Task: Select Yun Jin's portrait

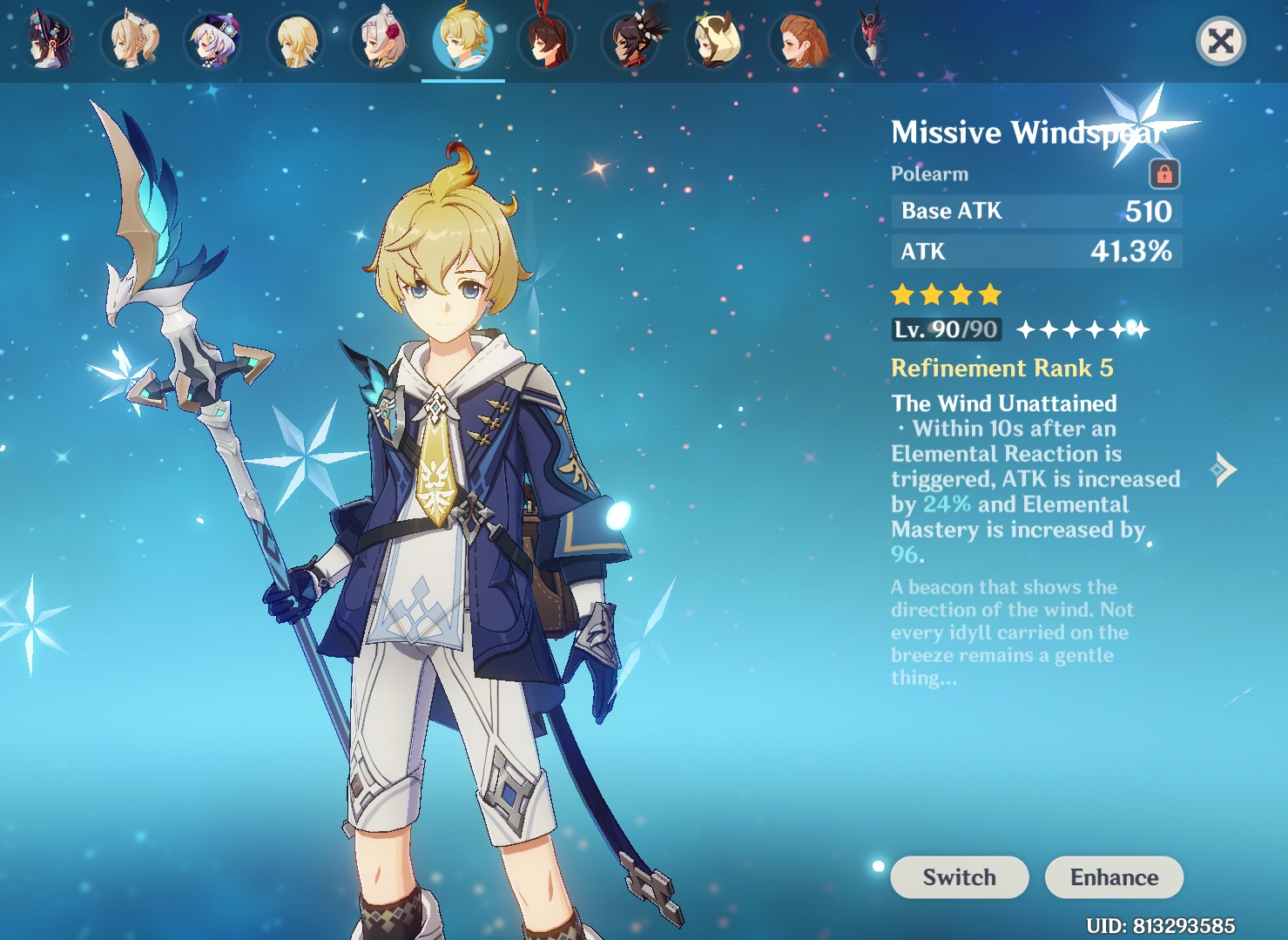Action: 48,41
